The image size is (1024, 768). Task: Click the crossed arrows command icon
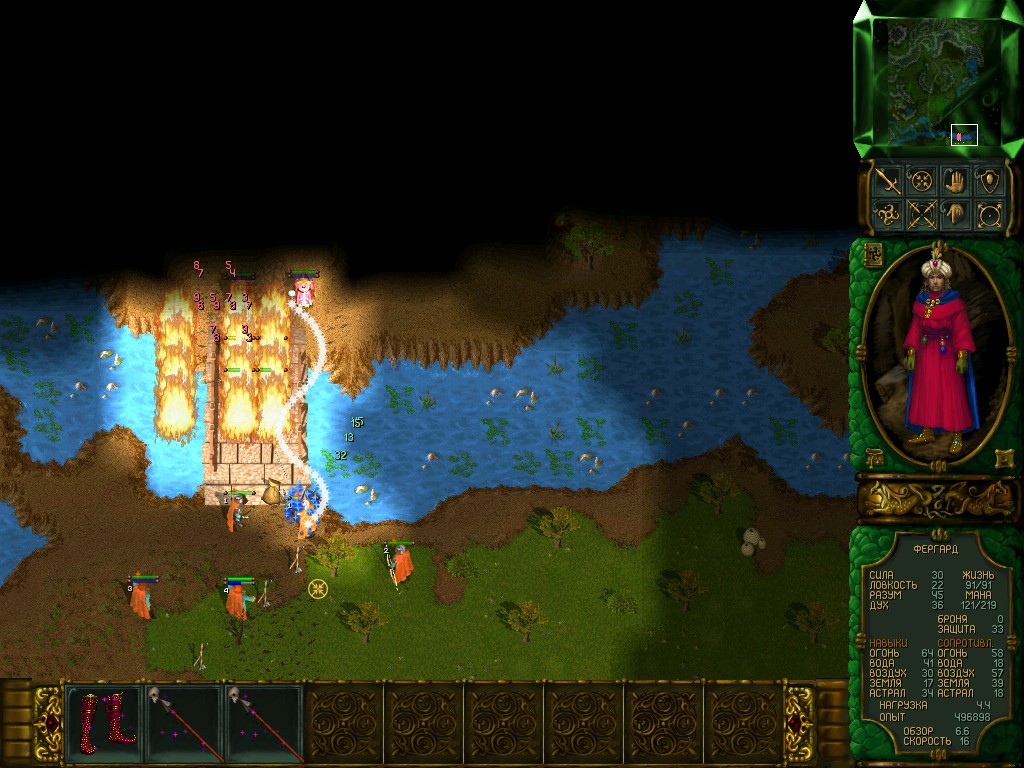pos(922,214)
